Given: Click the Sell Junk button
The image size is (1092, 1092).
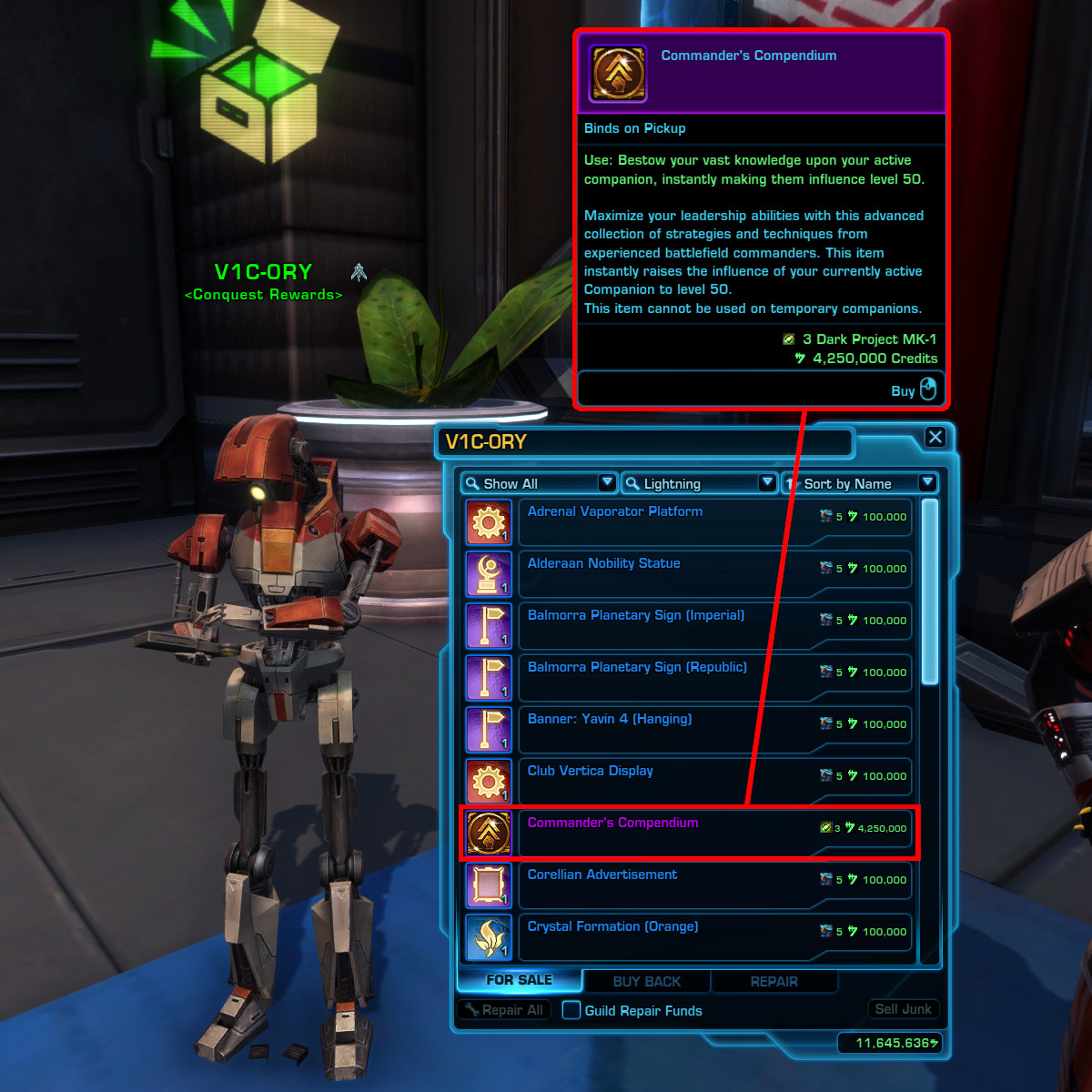Looking at the screenshot, I should pyautogui.click(x=902, y=1009).
